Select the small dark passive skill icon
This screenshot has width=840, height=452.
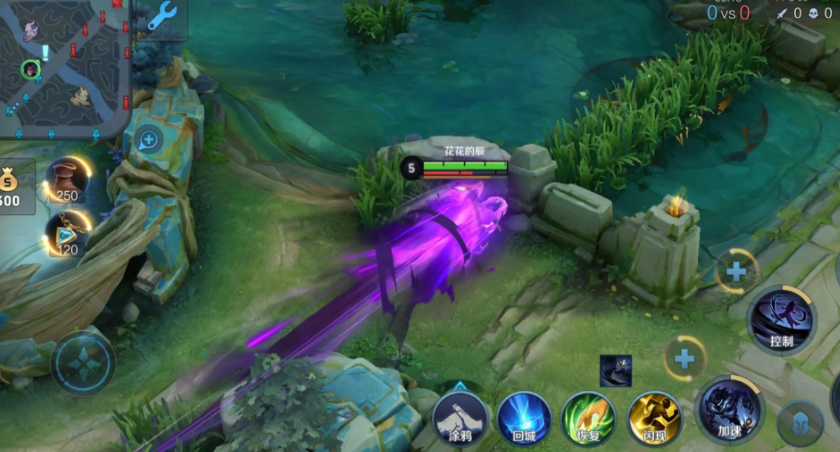click(x=615, y=370)
